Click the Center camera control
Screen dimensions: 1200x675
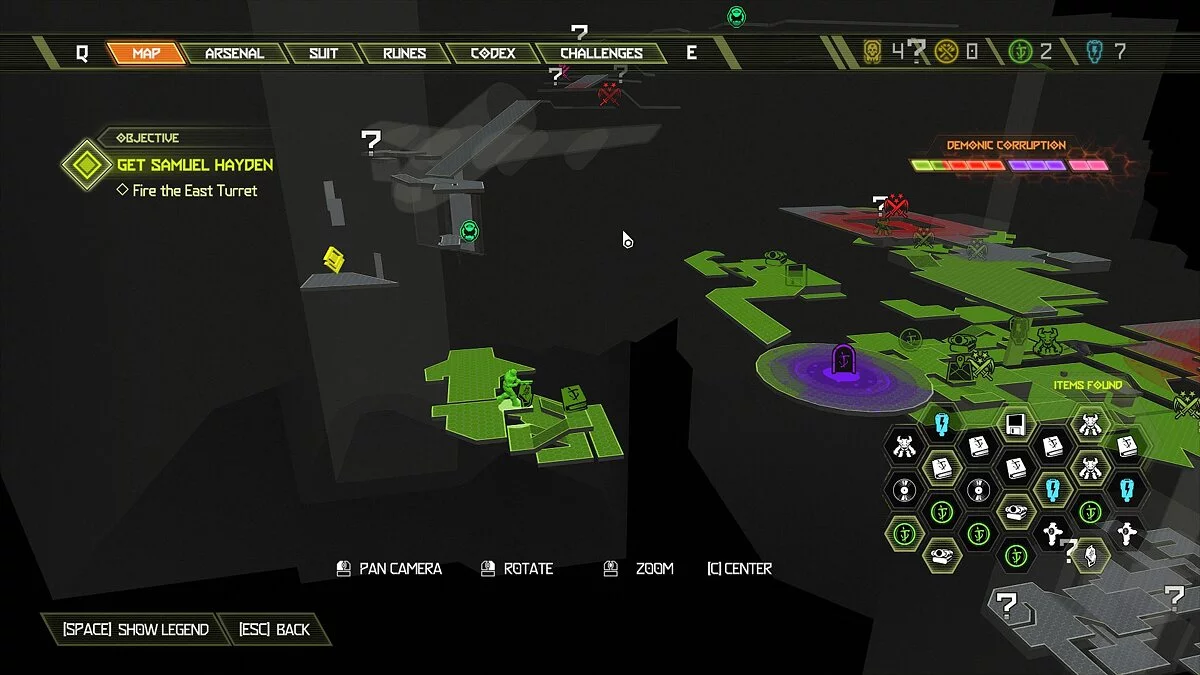tap(739, 569)
